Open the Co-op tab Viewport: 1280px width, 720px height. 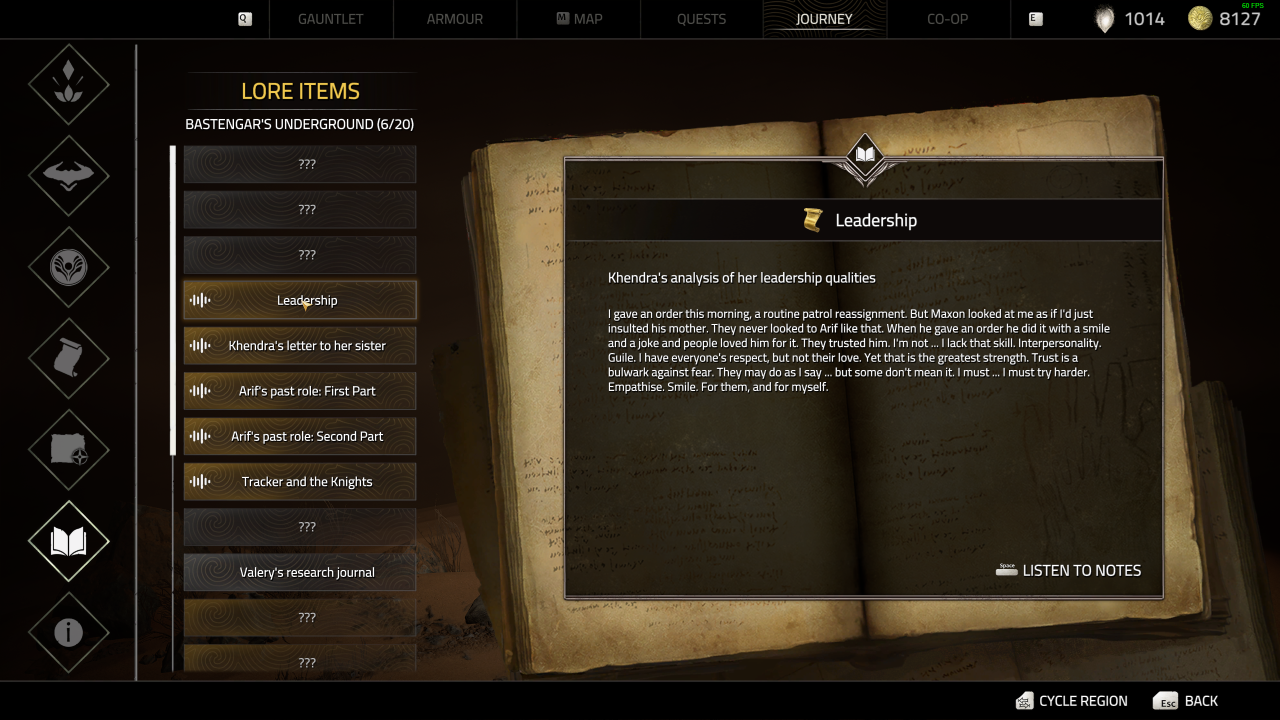click(x=947, y=19)
